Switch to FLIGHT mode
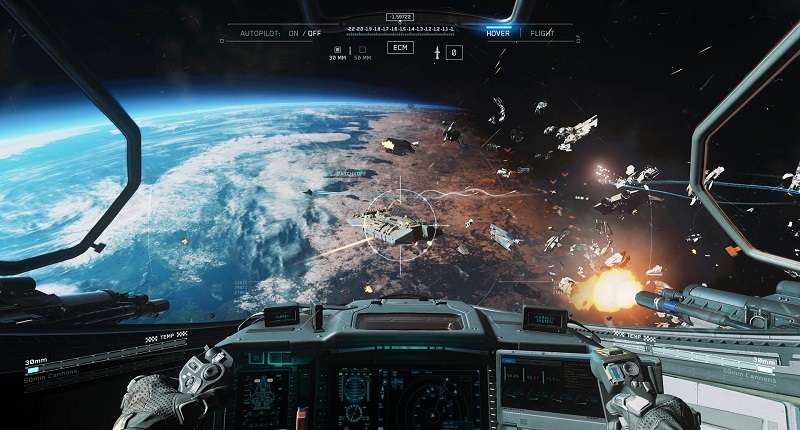 (543, 33)
